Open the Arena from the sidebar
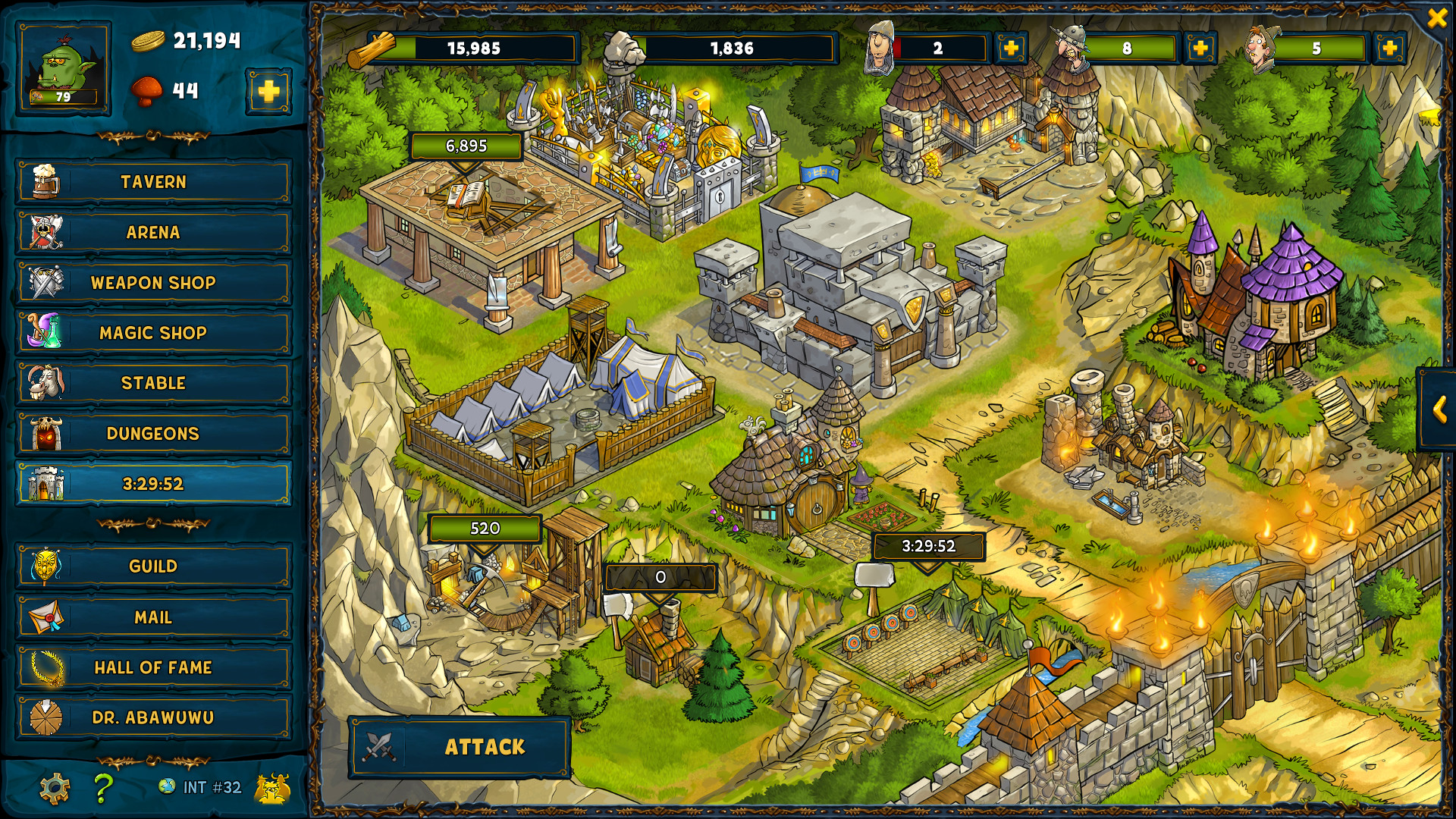Viewport: 1456px width, 819px height. pos(152,232)
